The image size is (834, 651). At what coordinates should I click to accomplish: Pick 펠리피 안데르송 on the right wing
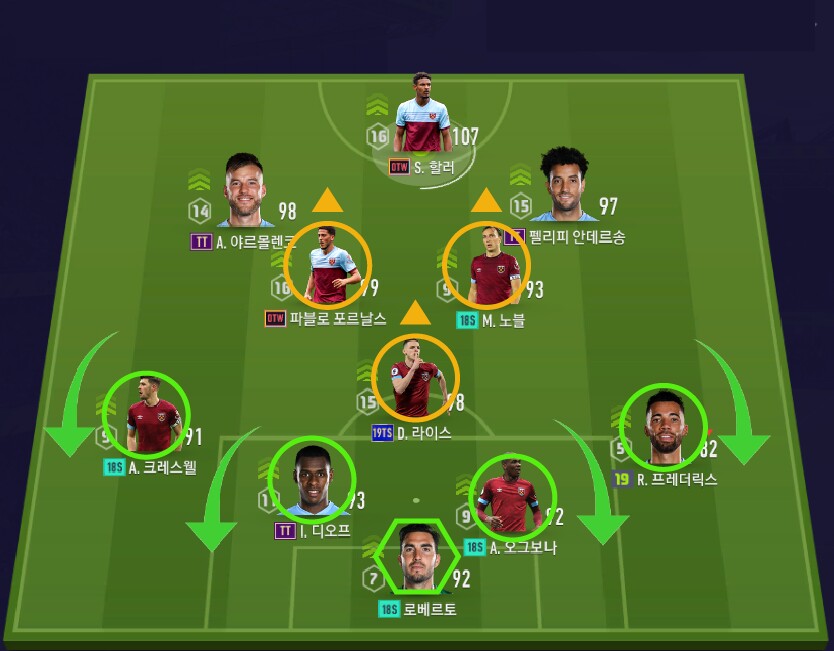(x=565, y=188)
